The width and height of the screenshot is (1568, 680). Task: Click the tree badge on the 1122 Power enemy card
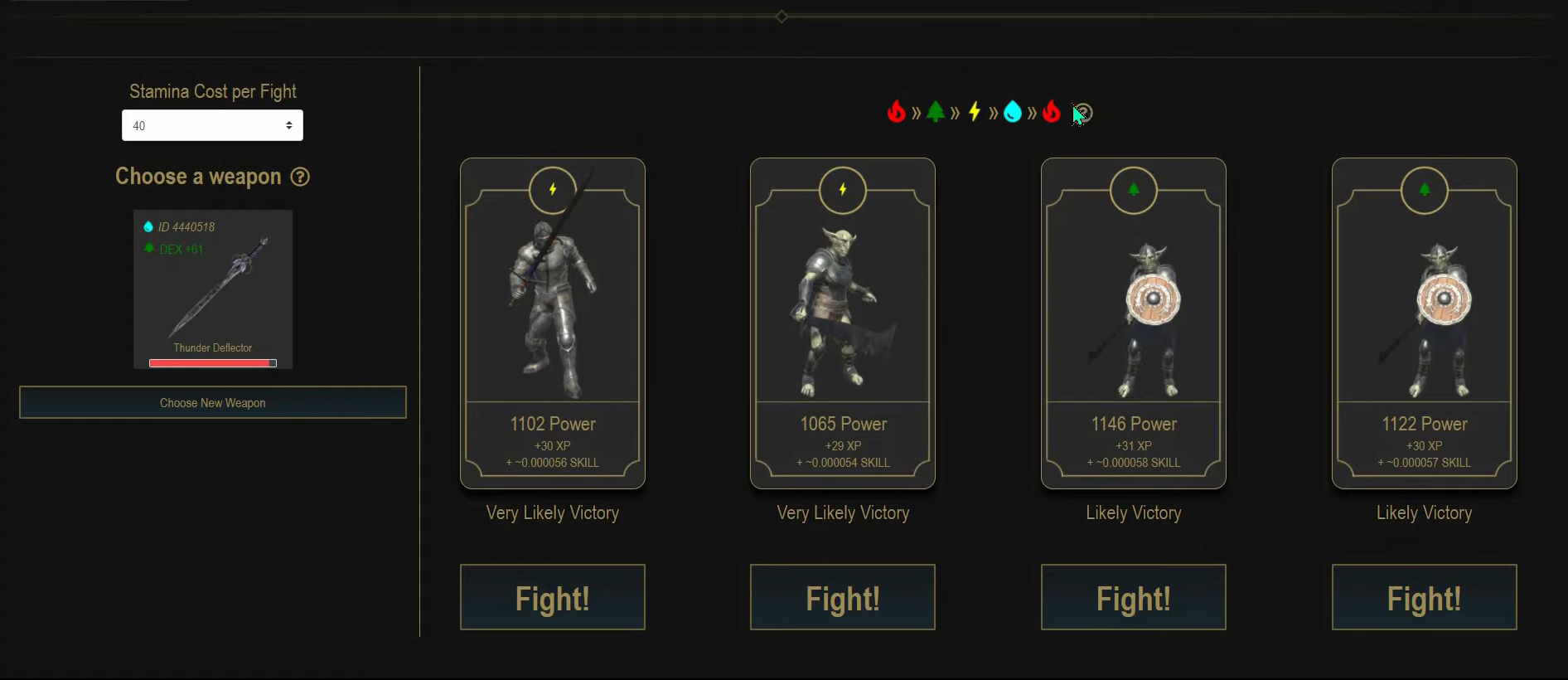point(1424,190)
